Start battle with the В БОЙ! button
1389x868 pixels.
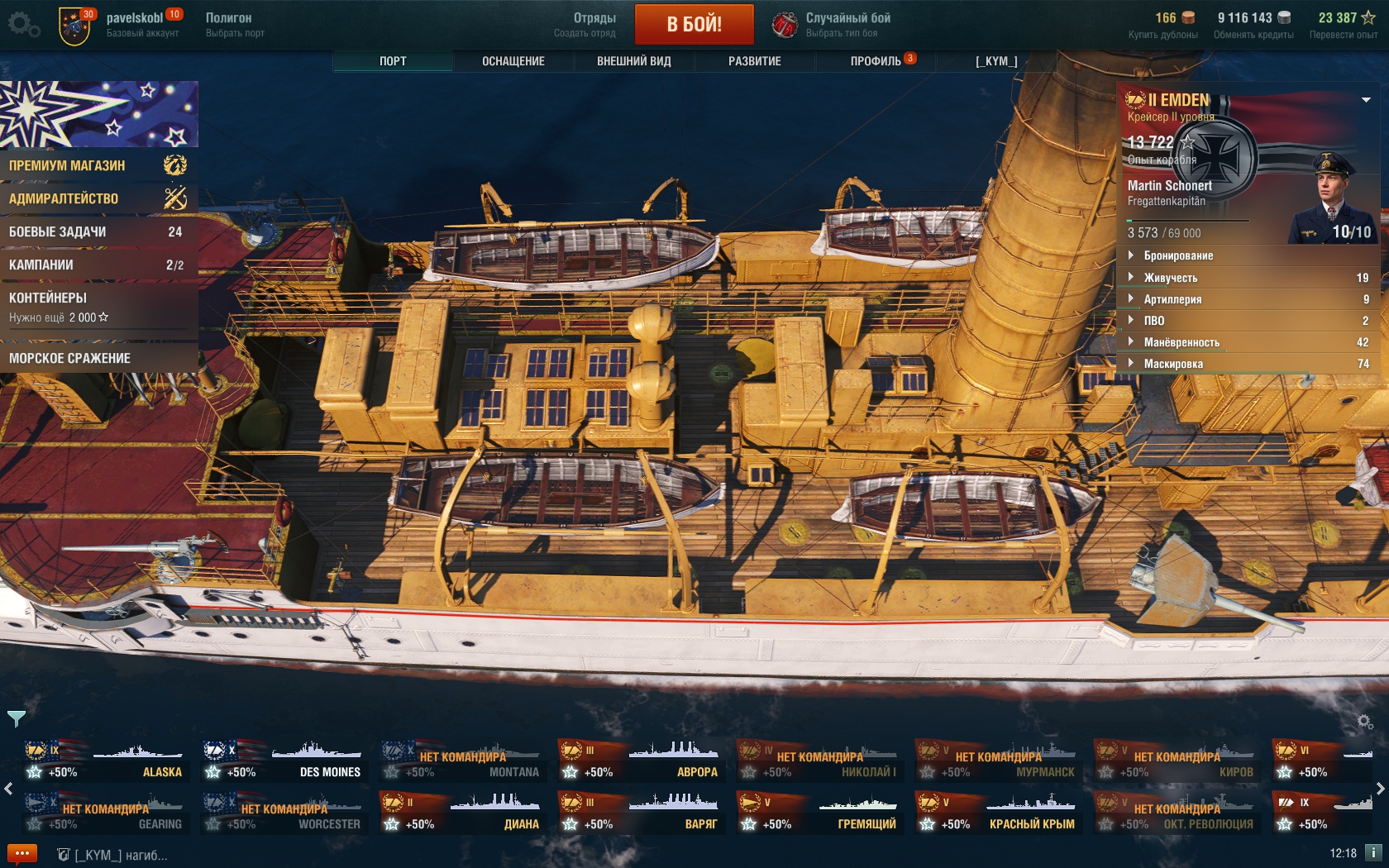tap(694, 24)
